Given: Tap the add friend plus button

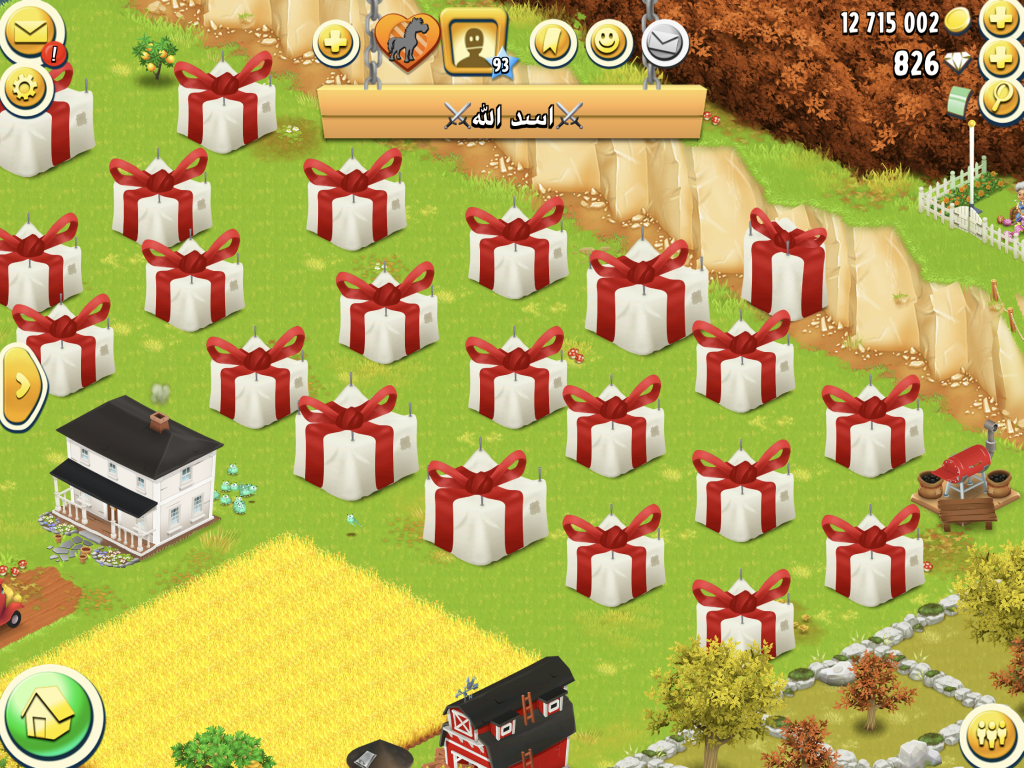Looking at the screenshot, I should [336, 43].
